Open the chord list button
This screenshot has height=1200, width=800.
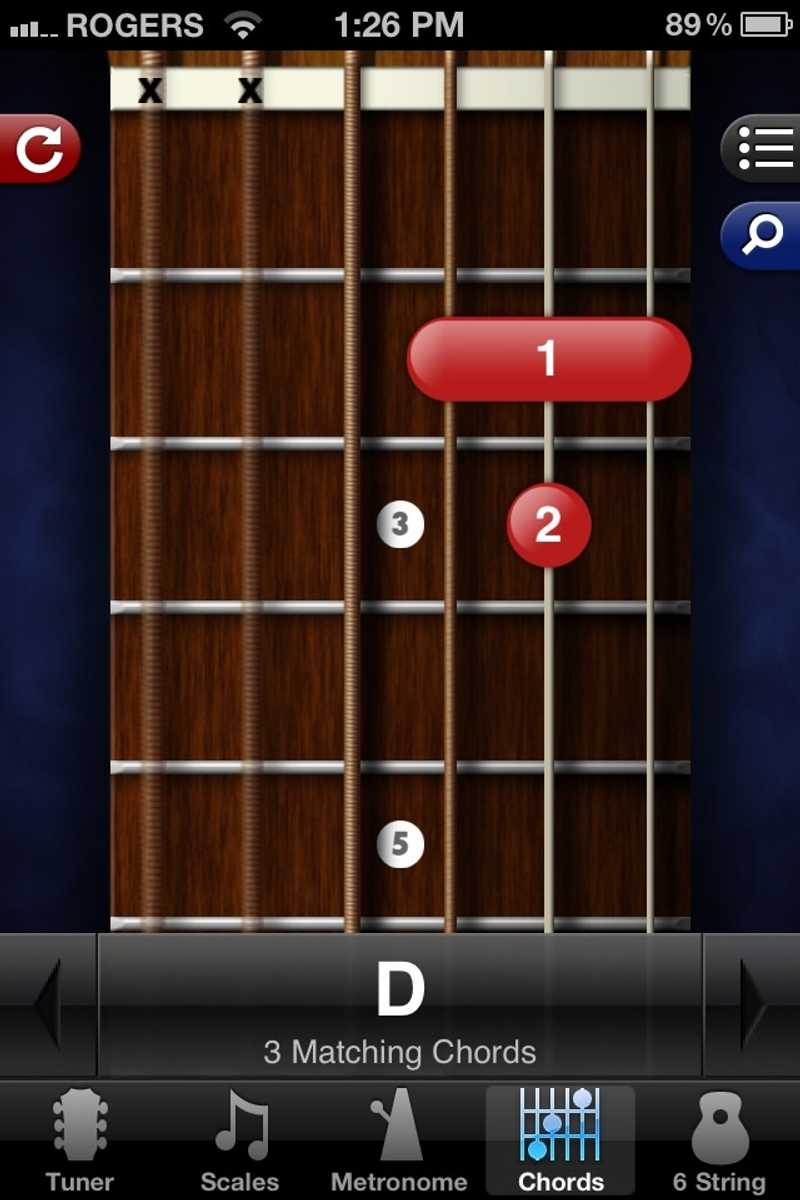point(762,149)
